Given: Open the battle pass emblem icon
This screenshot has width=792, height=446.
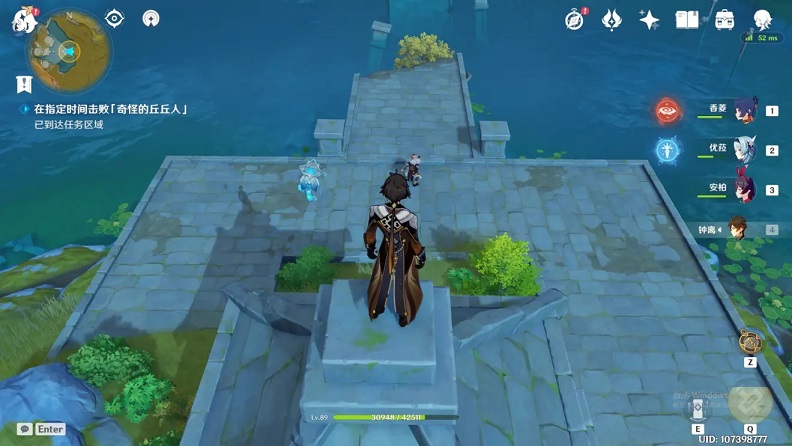Looking at the screenshot, I should coord(612,20).
